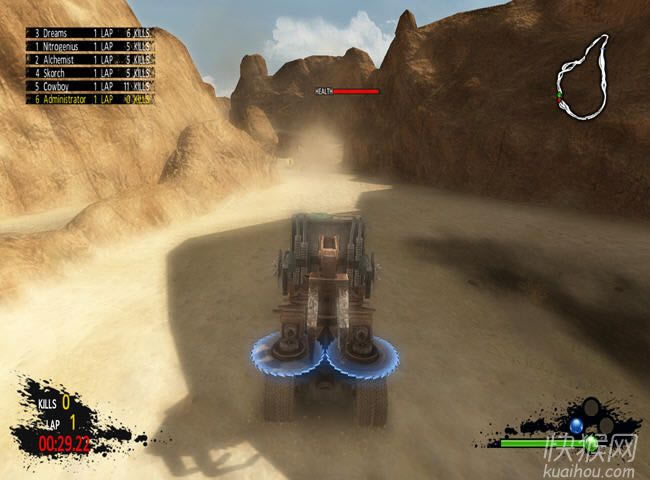Click the track minimap

tap(582, 76)
